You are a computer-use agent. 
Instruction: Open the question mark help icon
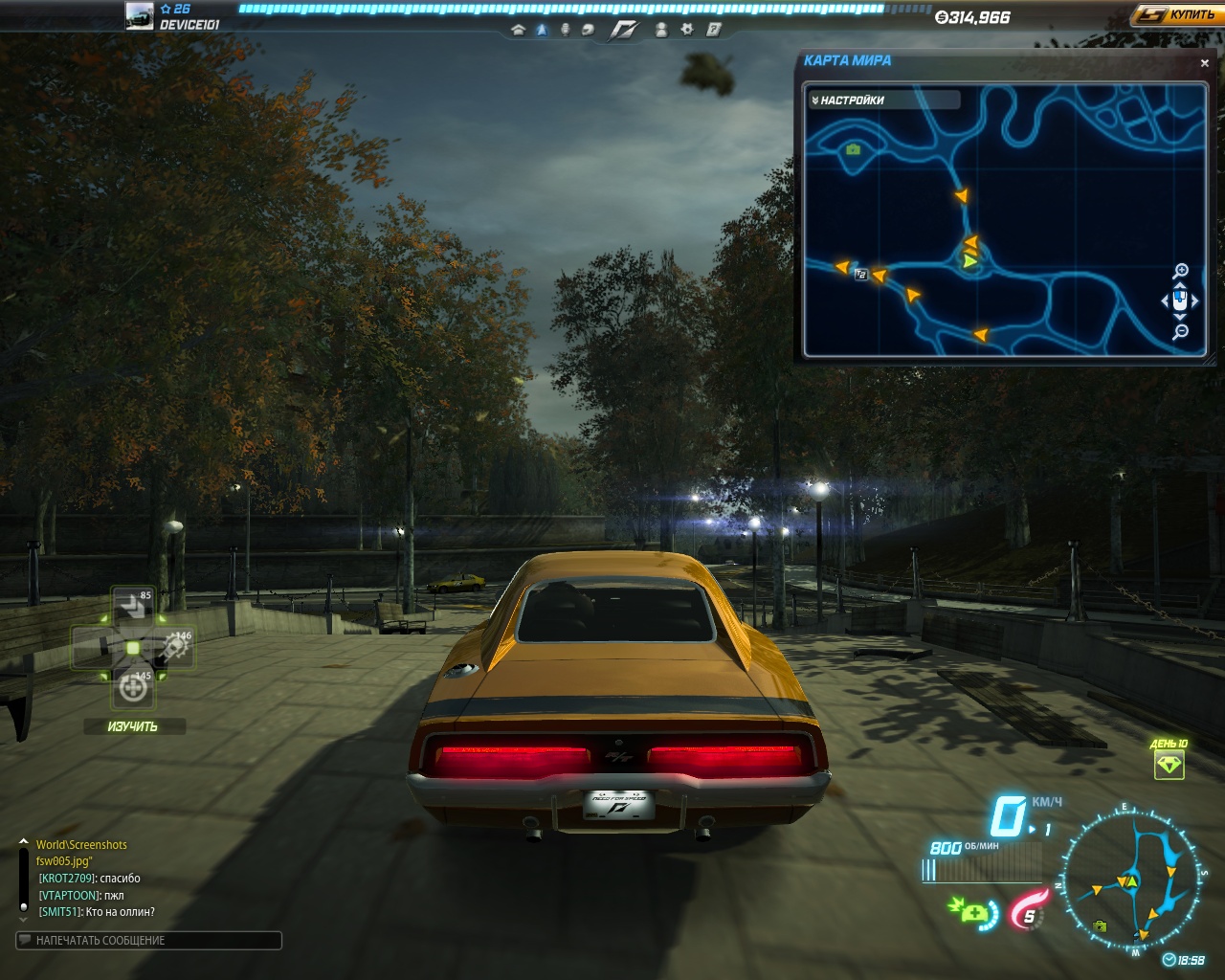pyautogui.click(x=713, y=30)
